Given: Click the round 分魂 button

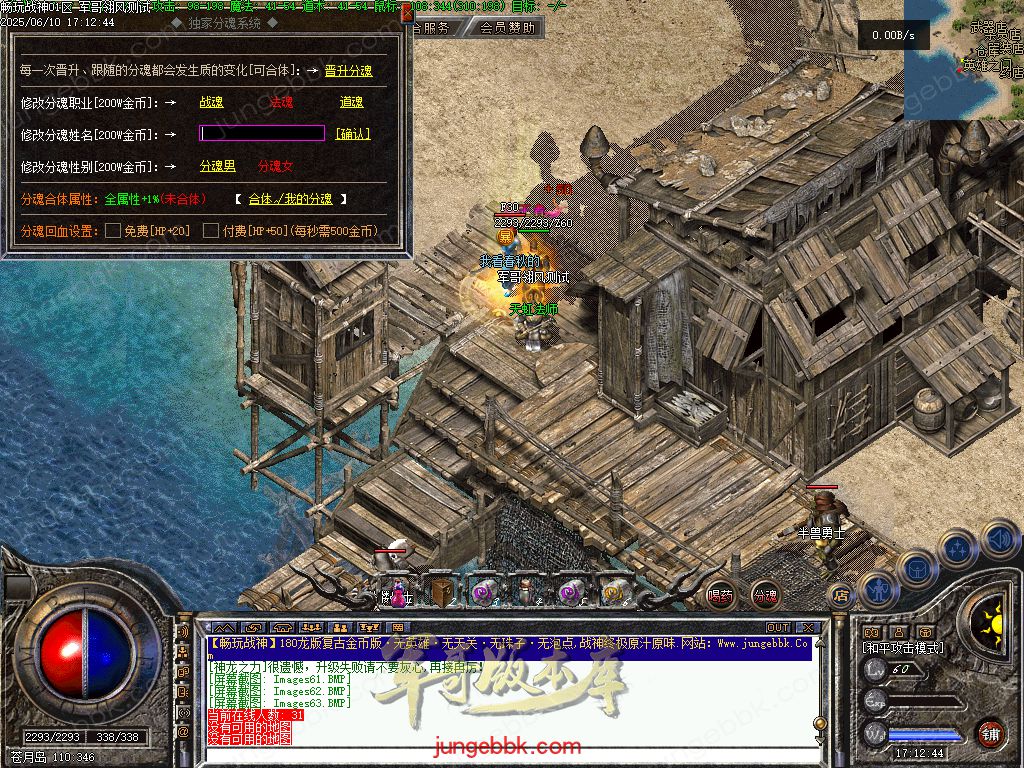Looking at the screenshot, I should pos(765,595).
